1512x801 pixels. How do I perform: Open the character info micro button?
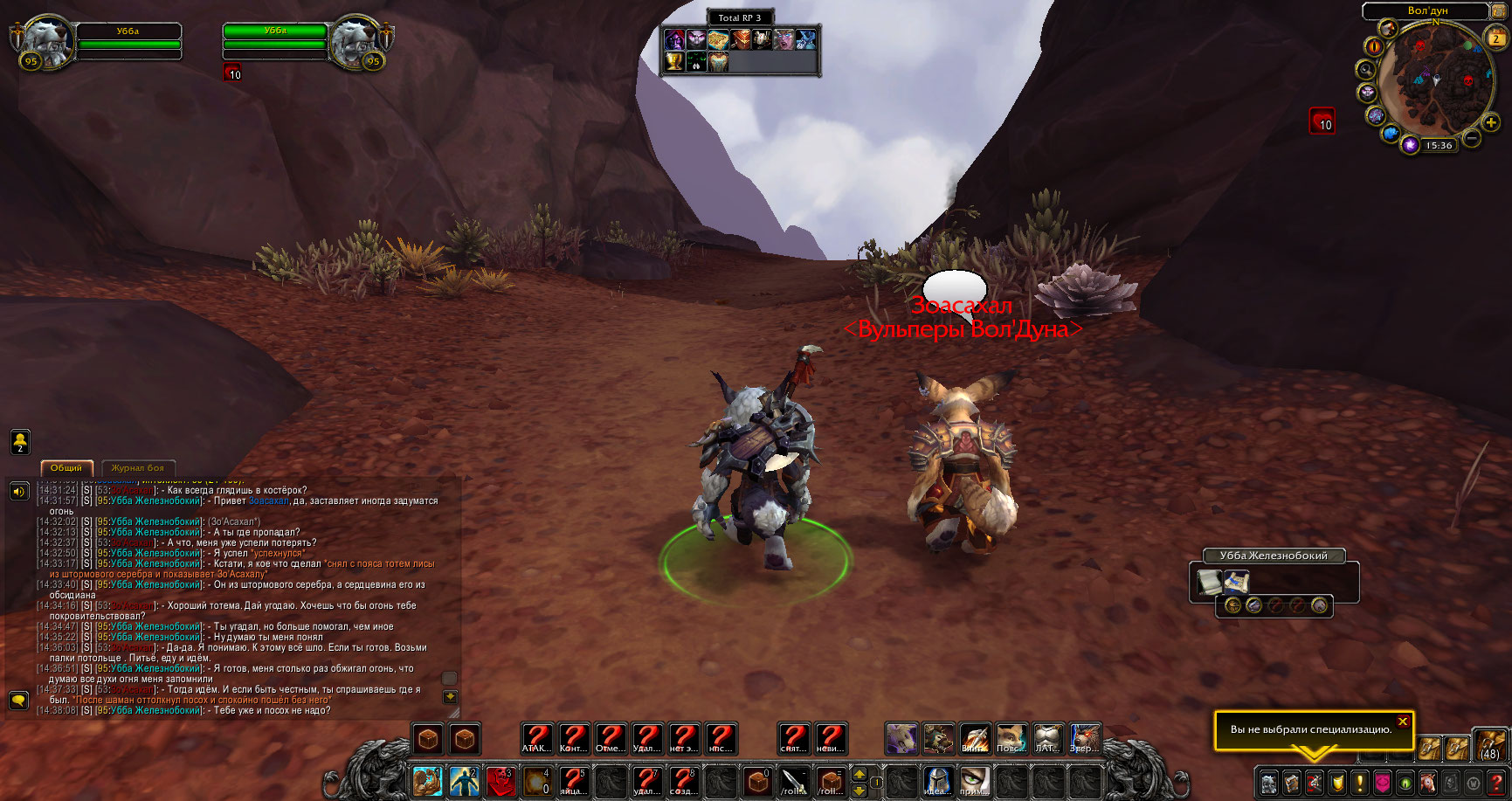point(1269,782)
